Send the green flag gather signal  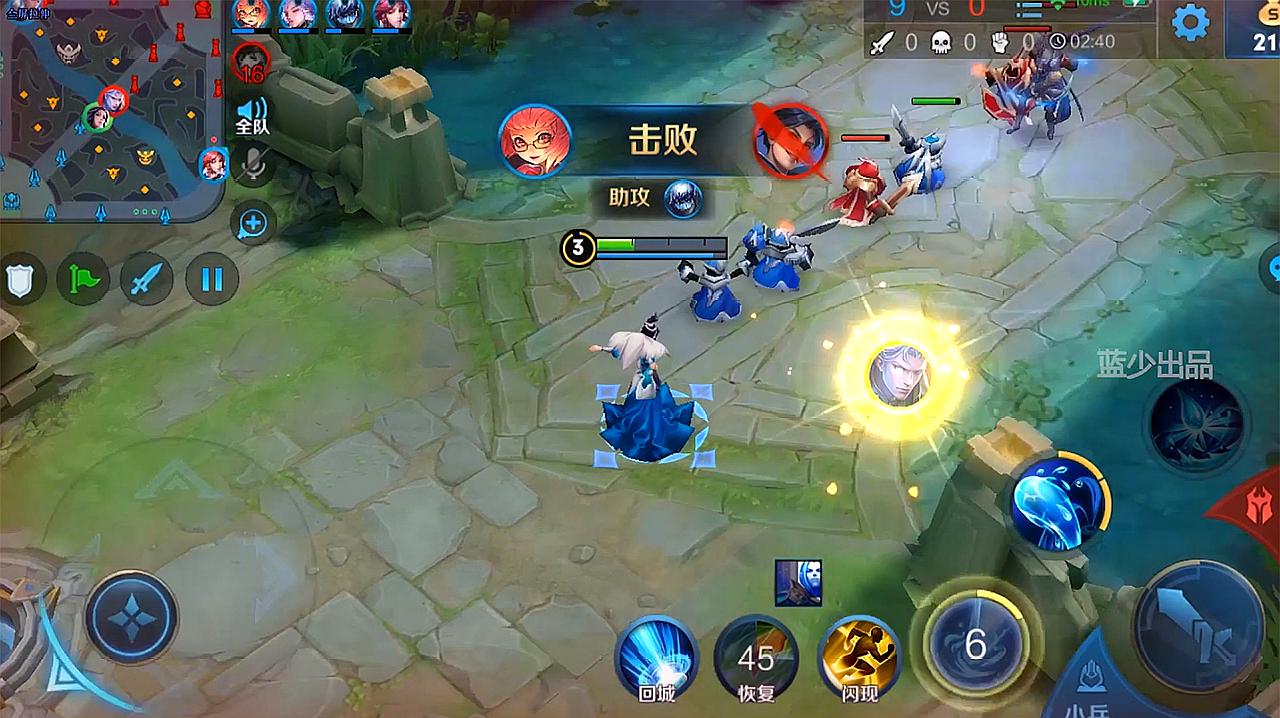click(83, 278)
